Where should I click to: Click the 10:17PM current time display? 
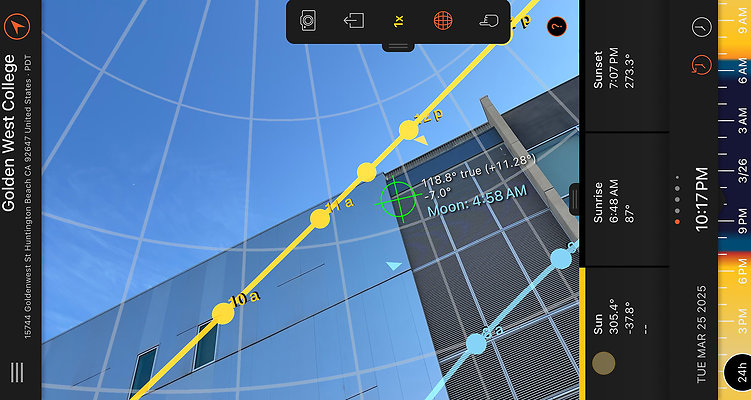pos(702,200)
